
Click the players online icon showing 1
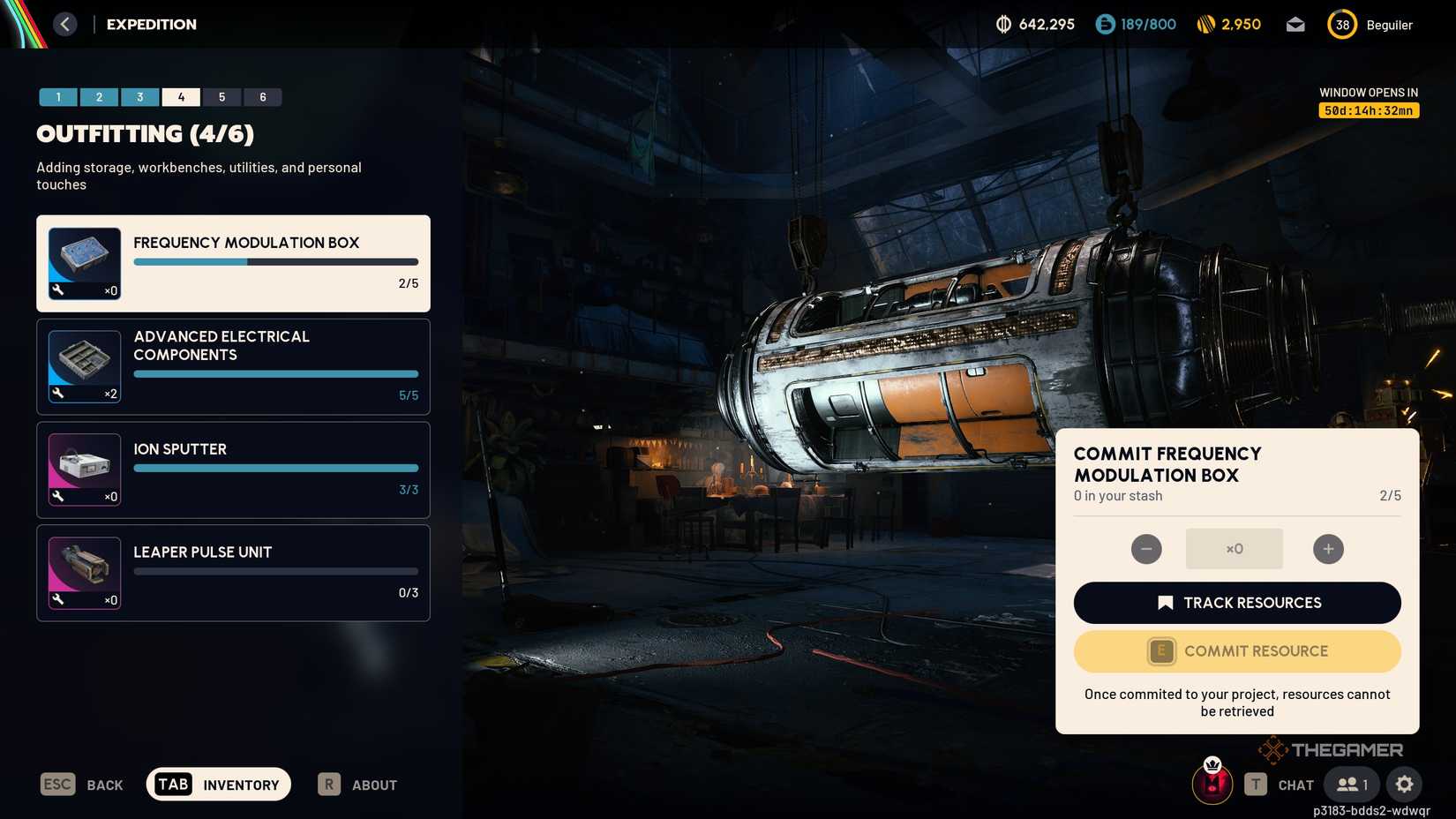[x=1350, y=784]
